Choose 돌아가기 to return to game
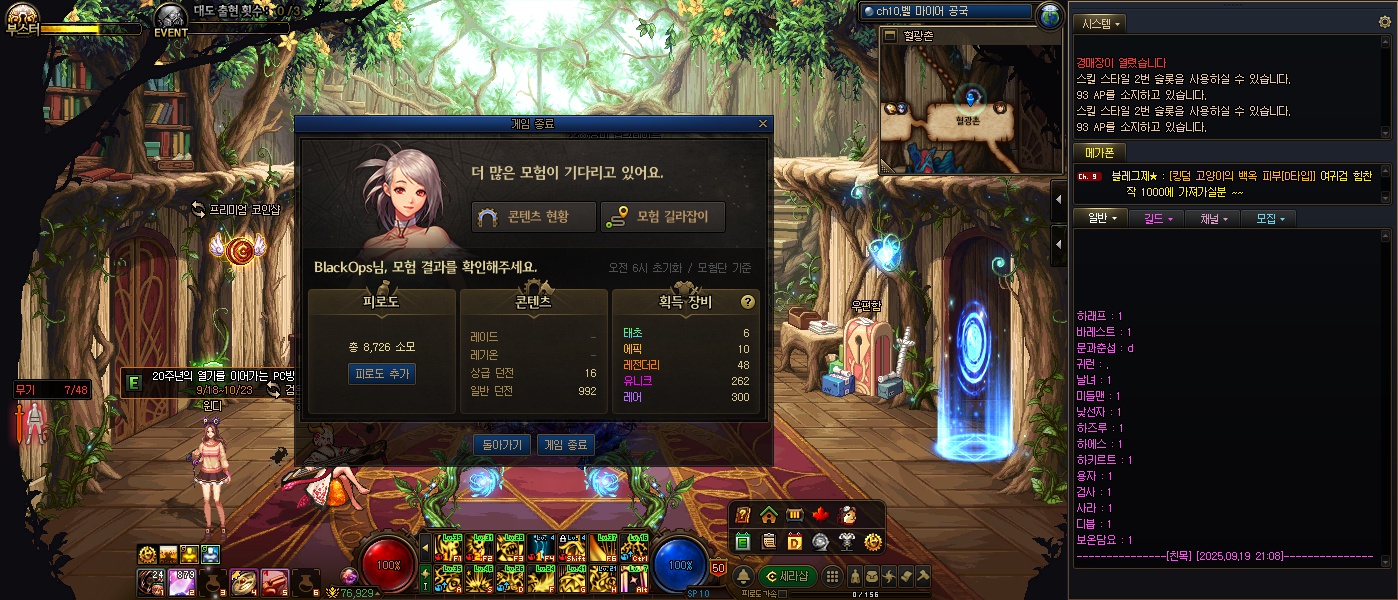 [502, 445]
